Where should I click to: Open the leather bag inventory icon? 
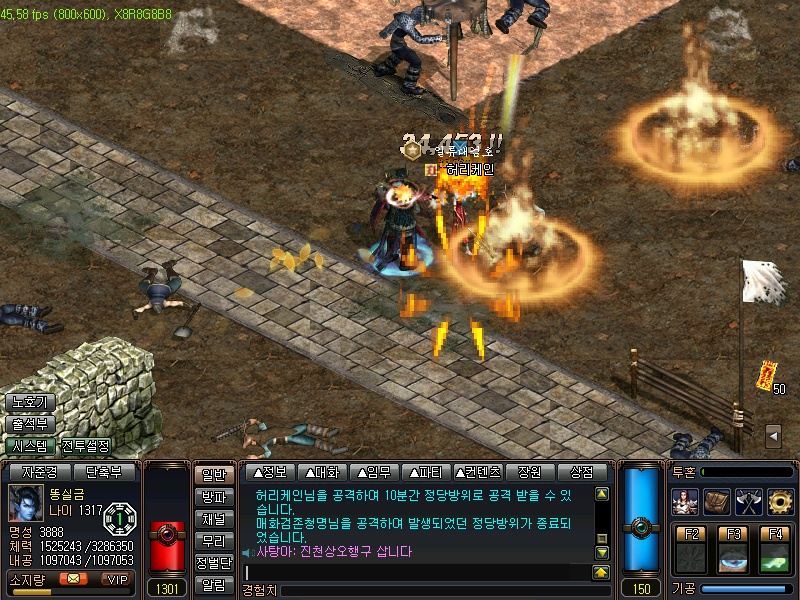716,500
